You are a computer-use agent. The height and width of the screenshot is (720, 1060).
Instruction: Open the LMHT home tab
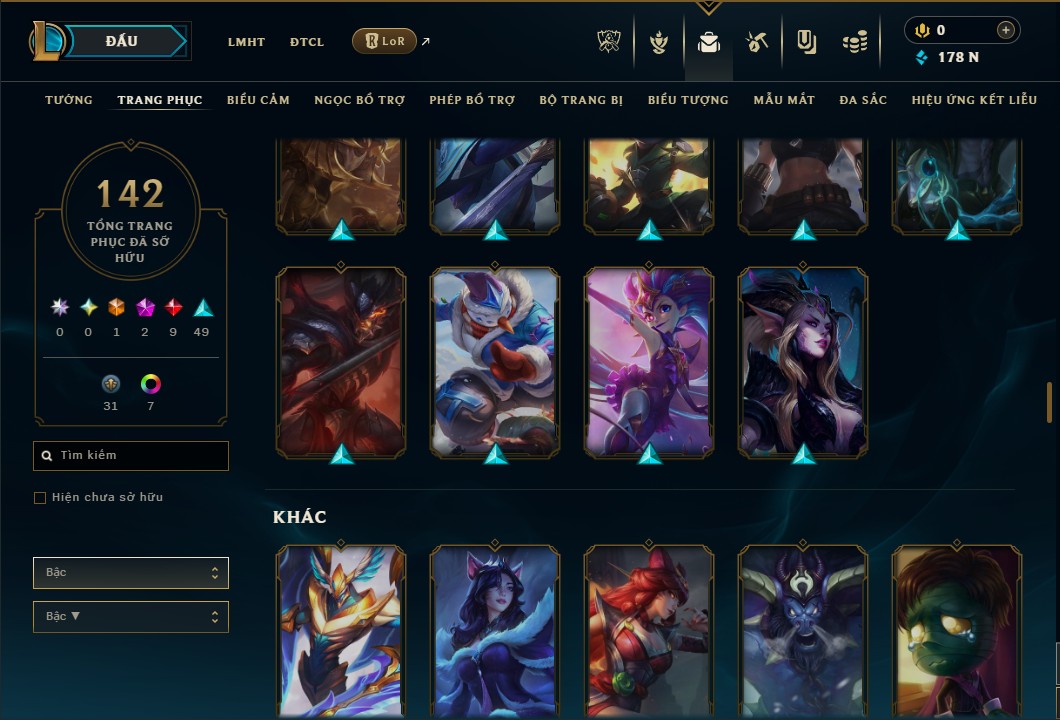coord(246,42)
